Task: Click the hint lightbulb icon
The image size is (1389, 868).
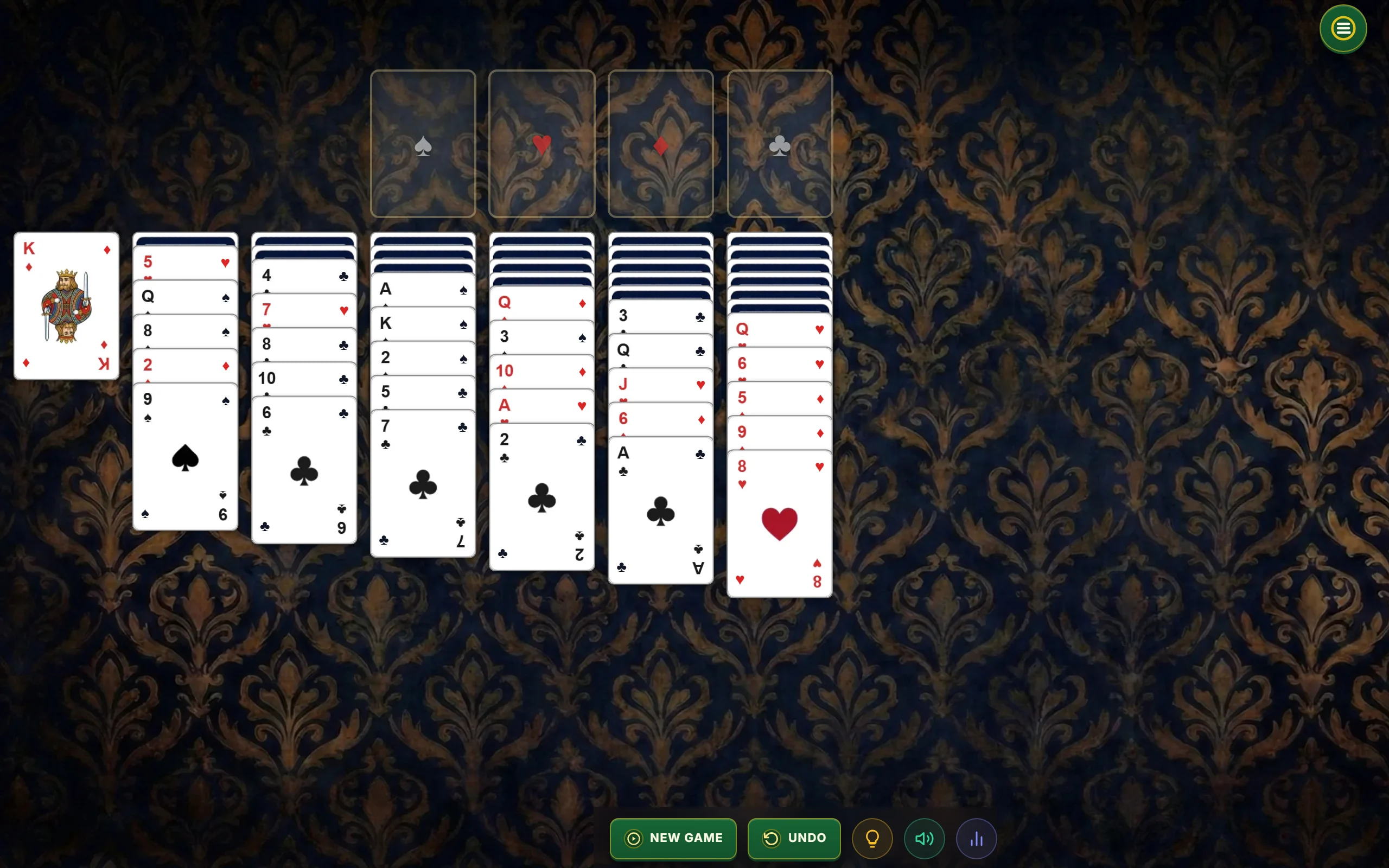Action: click(872, 838)
